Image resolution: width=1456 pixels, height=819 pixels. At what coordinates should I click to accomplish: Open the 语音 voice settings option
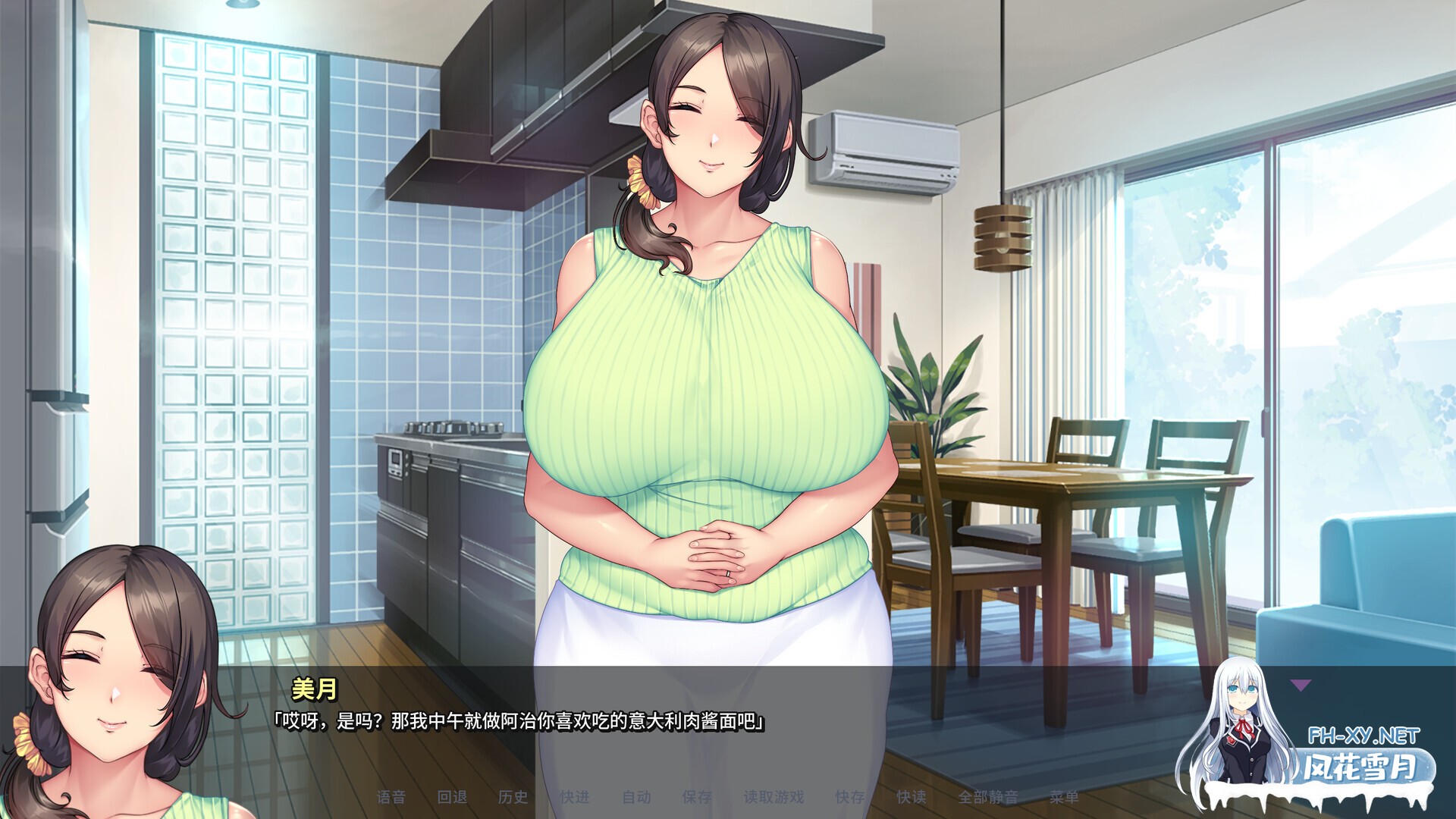coord(393,797)
